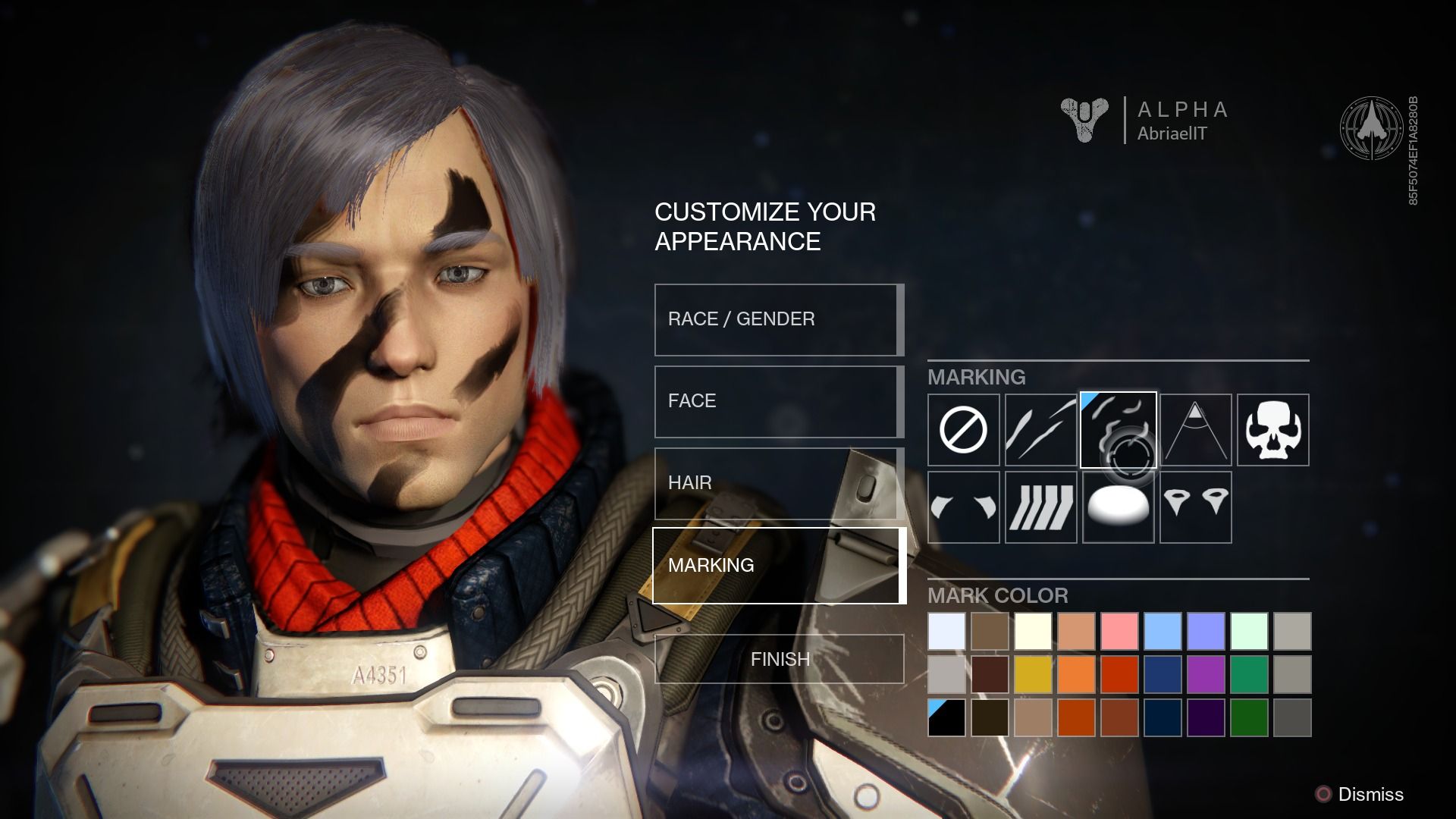1456x819 pixels.
Task: Click the Destiny tricorn emblem near ALPHA
Action: click(1082, 119)
